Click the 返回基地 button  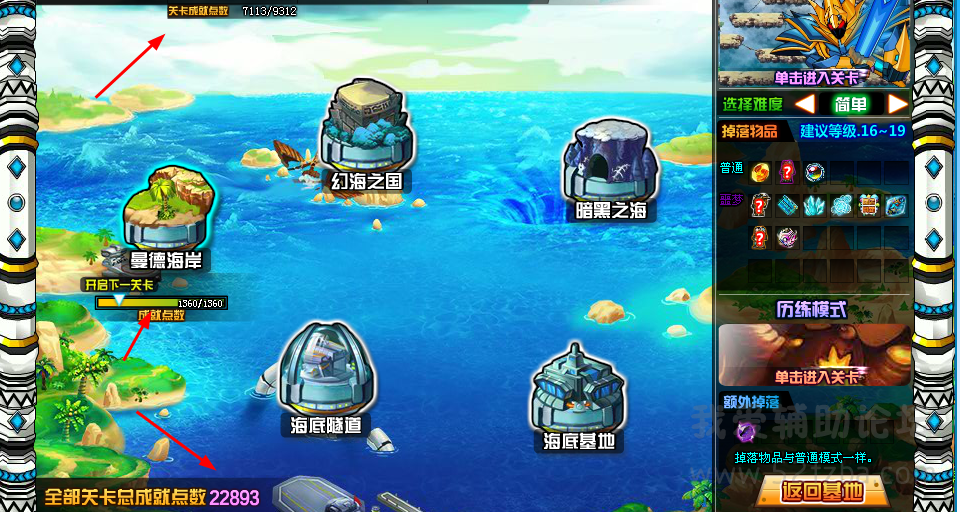click(821, 492)
